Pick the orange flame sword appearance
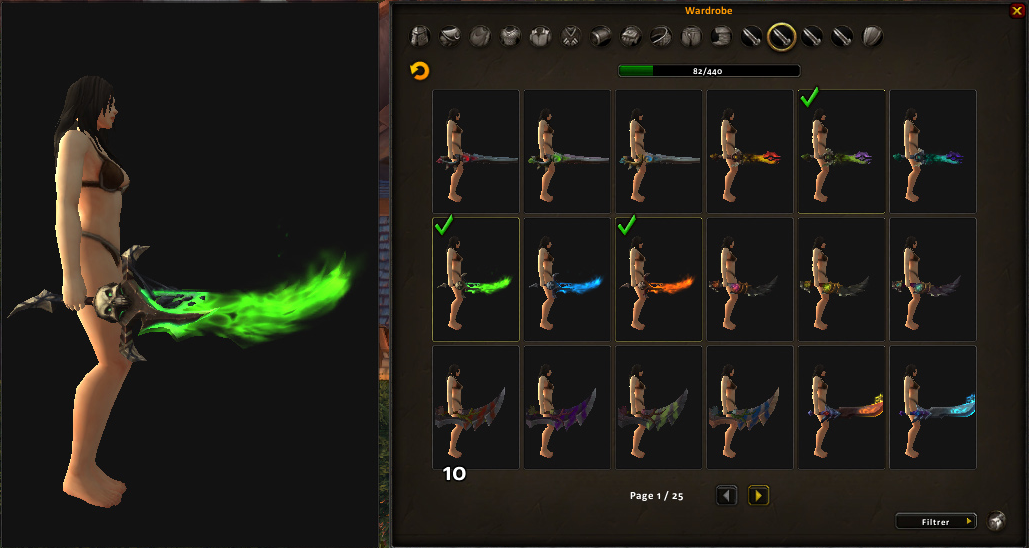 pyautogui.click(x=659, y=279)
